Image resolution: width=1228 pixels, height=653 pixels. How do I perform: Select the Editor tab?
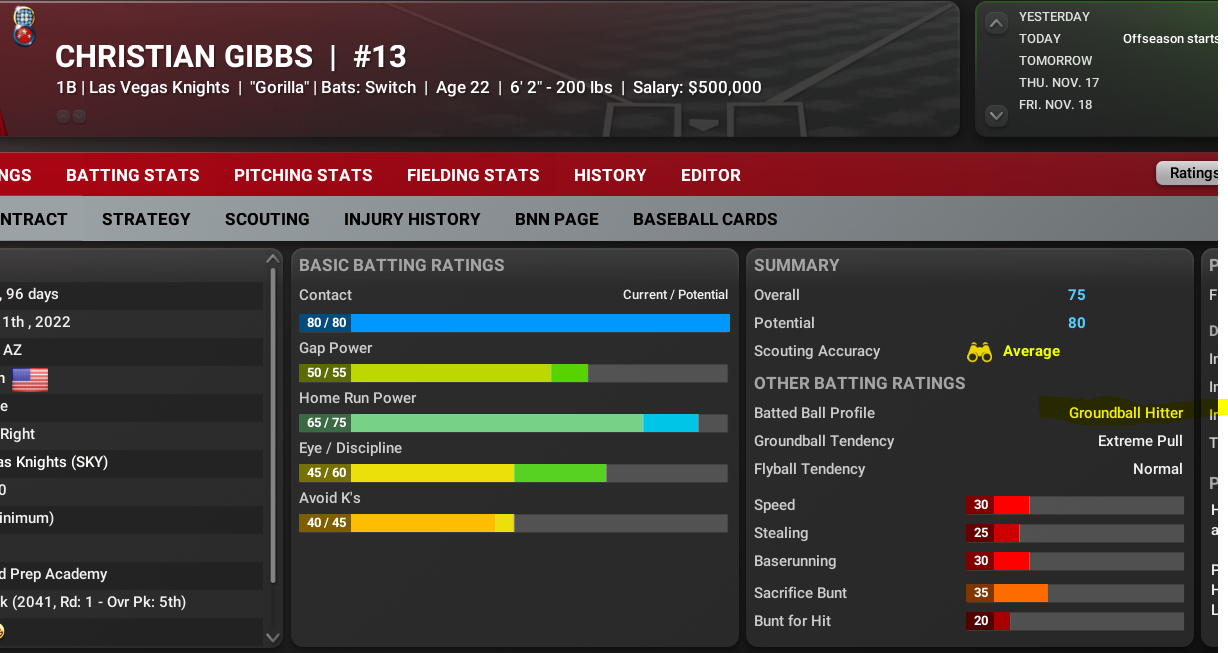[711, 175]
